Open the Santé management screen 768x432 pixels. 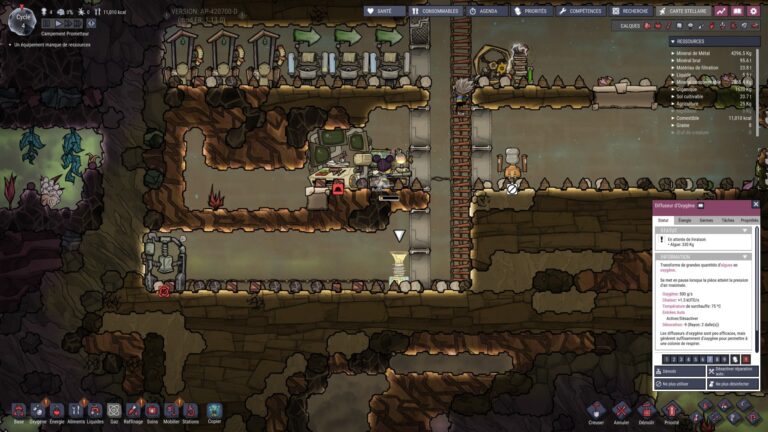point(385,11)
